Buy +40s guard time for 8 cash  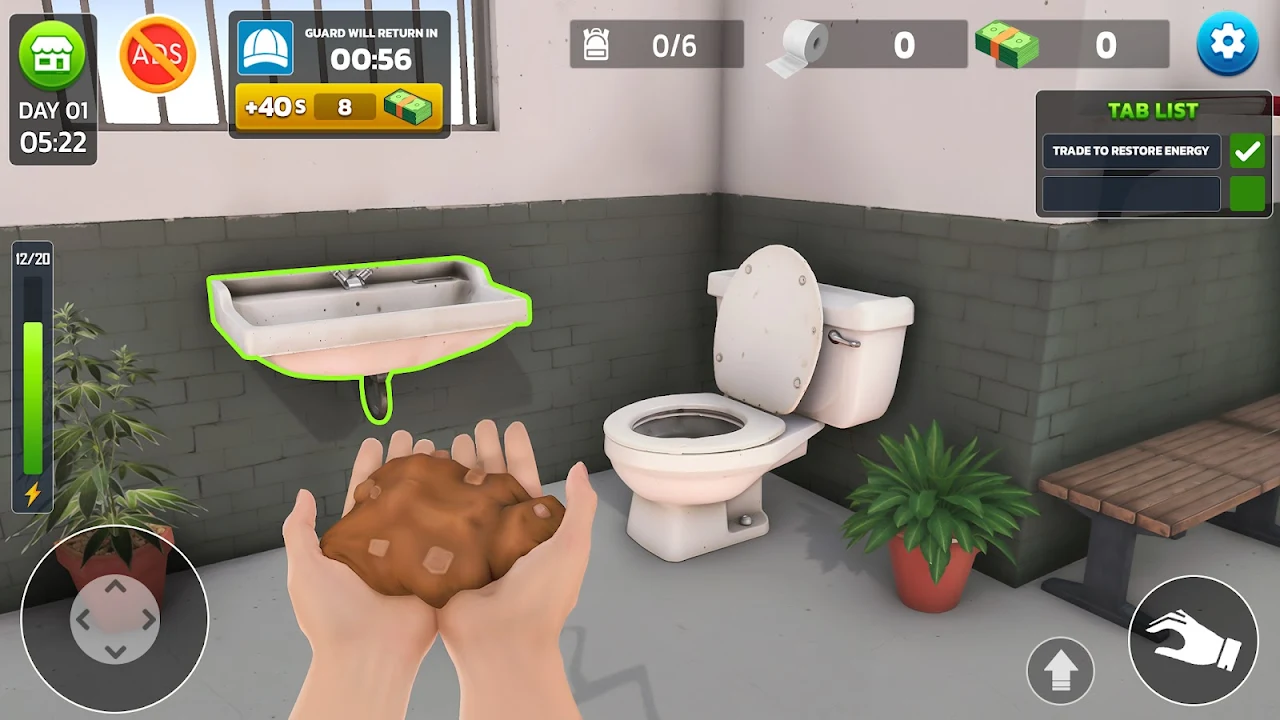(x=339, y=107)
